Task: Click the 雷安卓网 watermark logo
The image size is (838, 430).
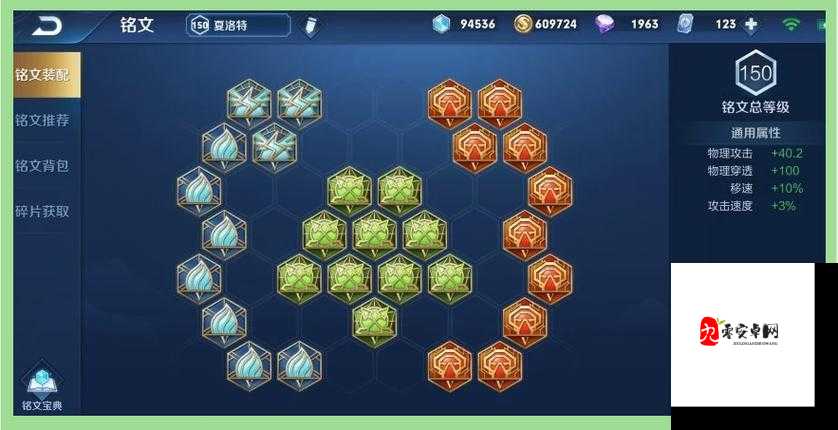Action: coord(741,331)
